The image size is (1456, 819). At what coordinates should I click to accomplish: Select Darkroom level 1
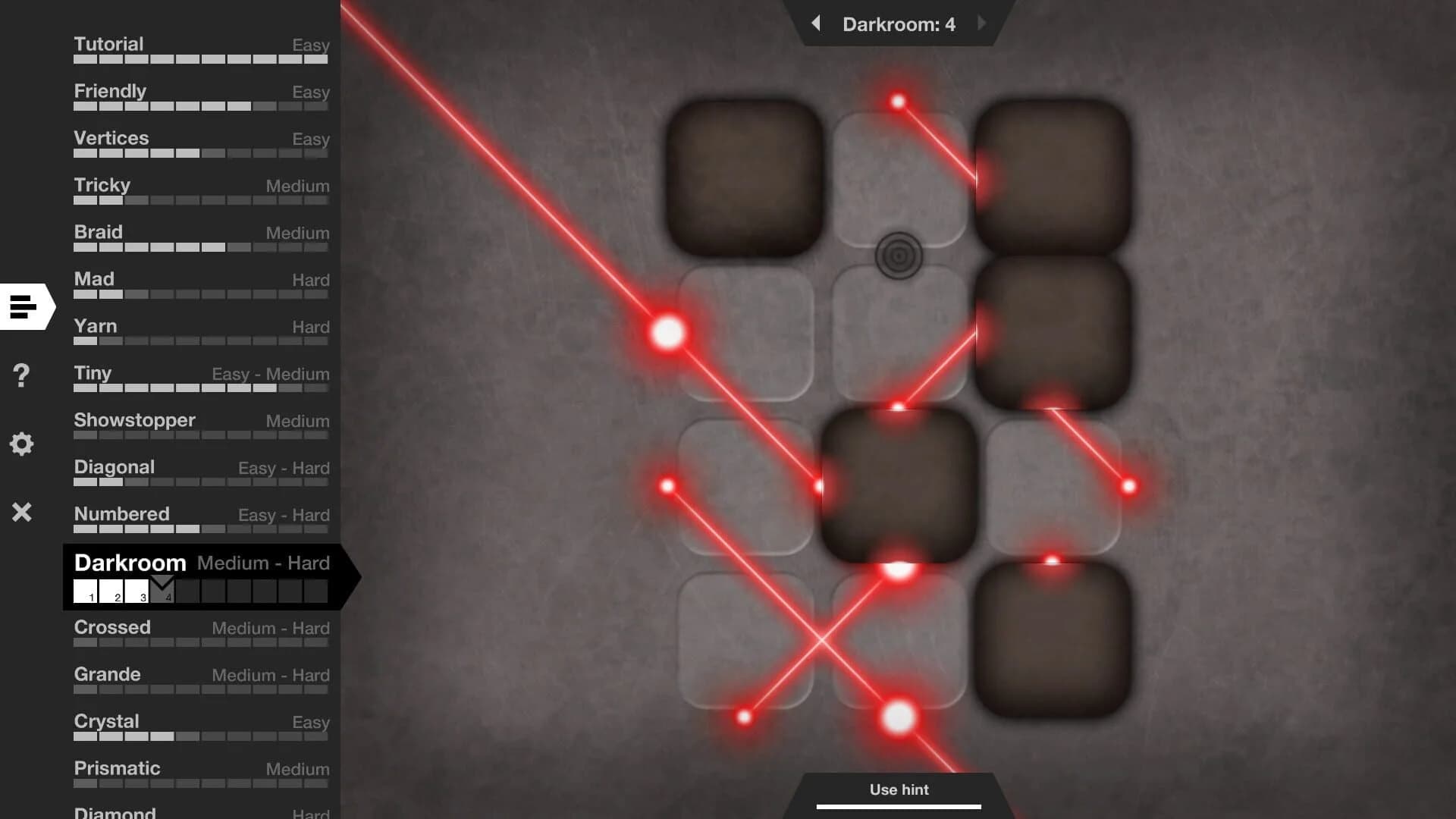pos(86,592)
